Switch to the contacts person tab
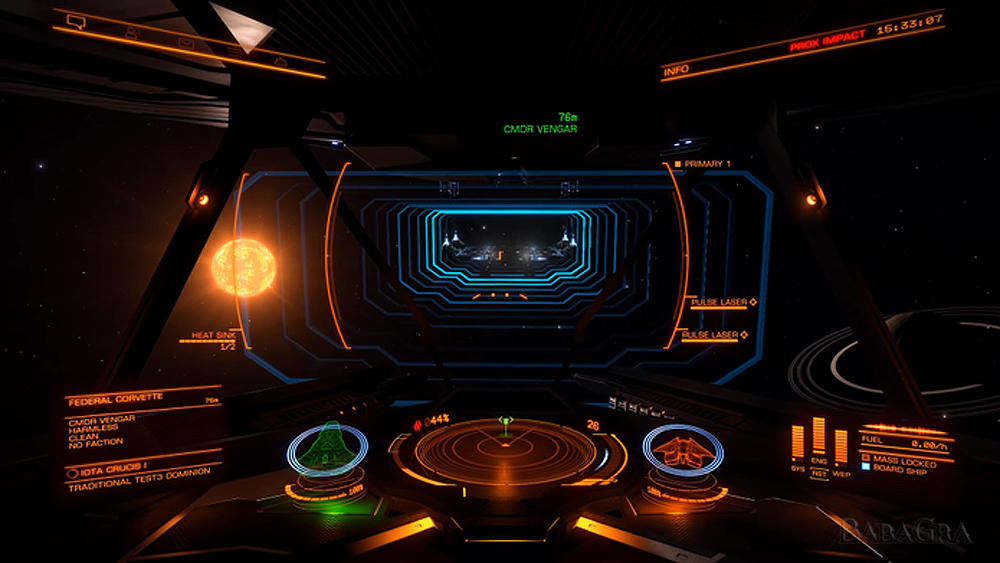 coord(130,32)
